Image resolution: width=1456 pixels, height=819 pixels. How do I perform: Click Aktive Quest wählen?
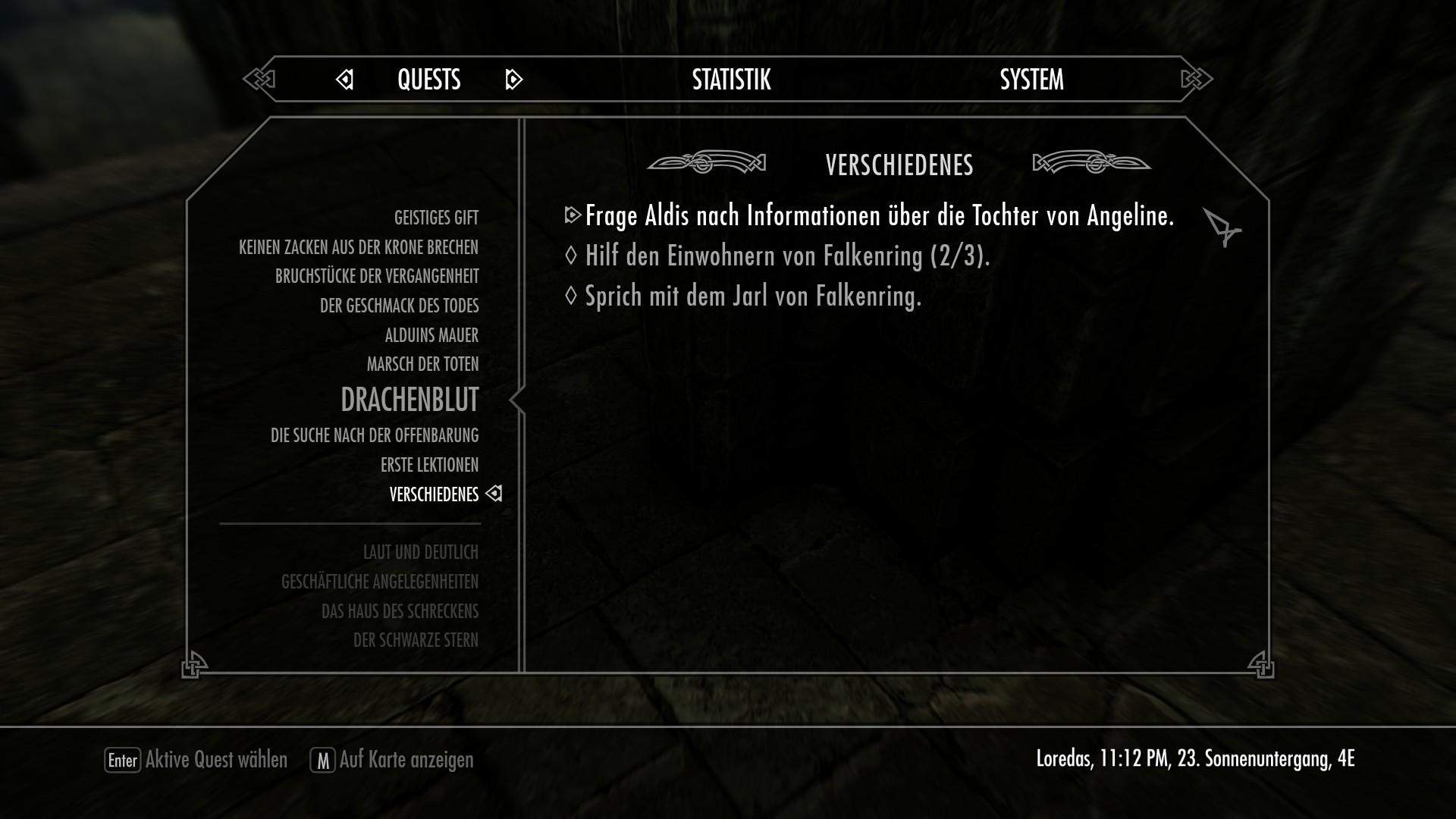216,760
